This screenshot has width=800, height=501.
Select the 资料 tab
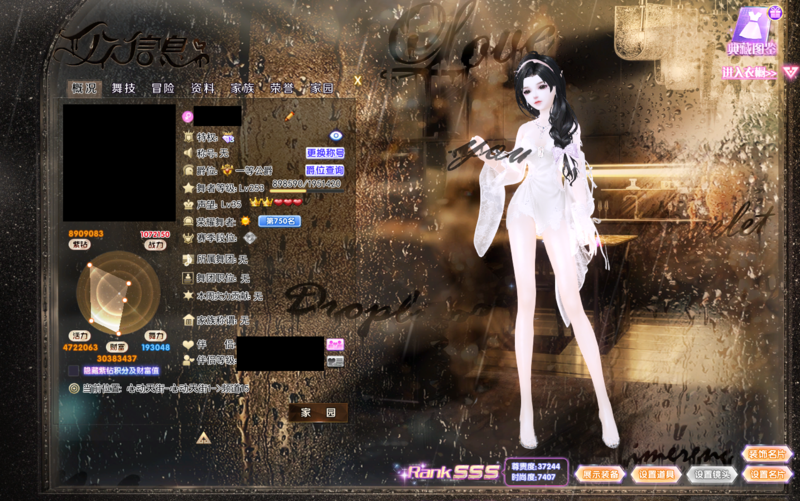coord(203,88)
